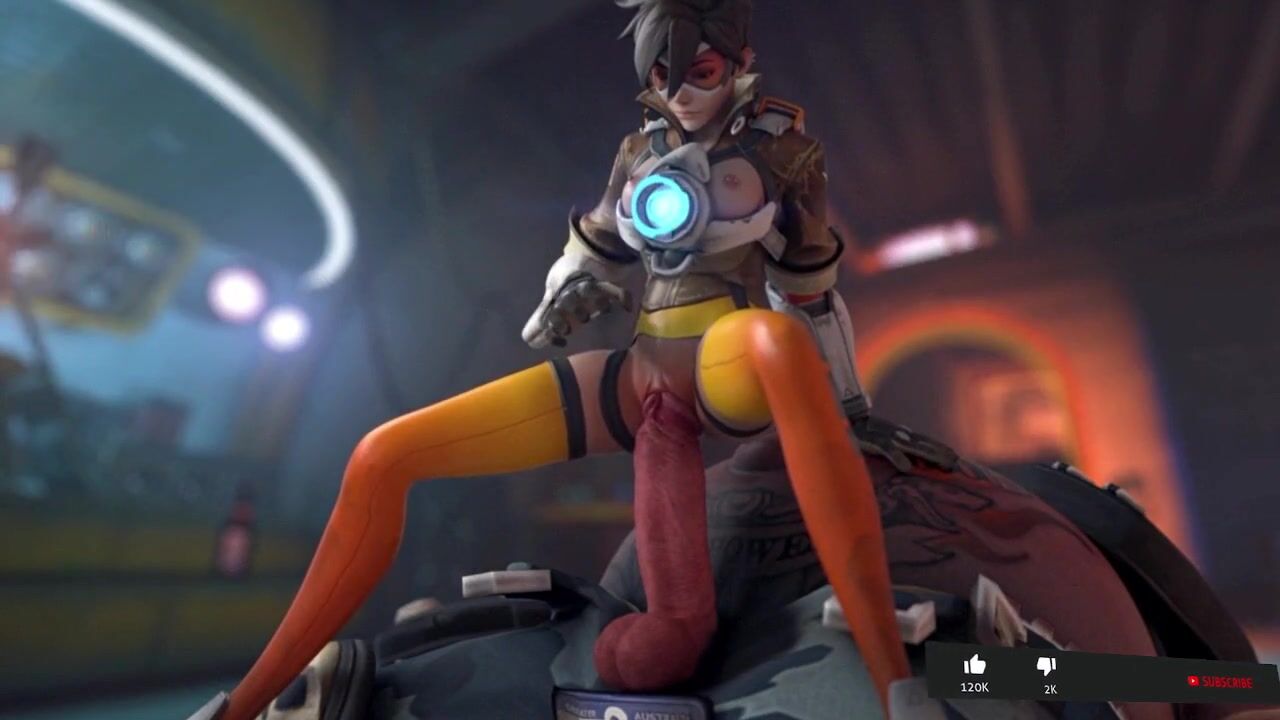The height and width of the screenshot is (720, 1280).
Task: Click the thumbs-up like button
Action: [975, 666]
